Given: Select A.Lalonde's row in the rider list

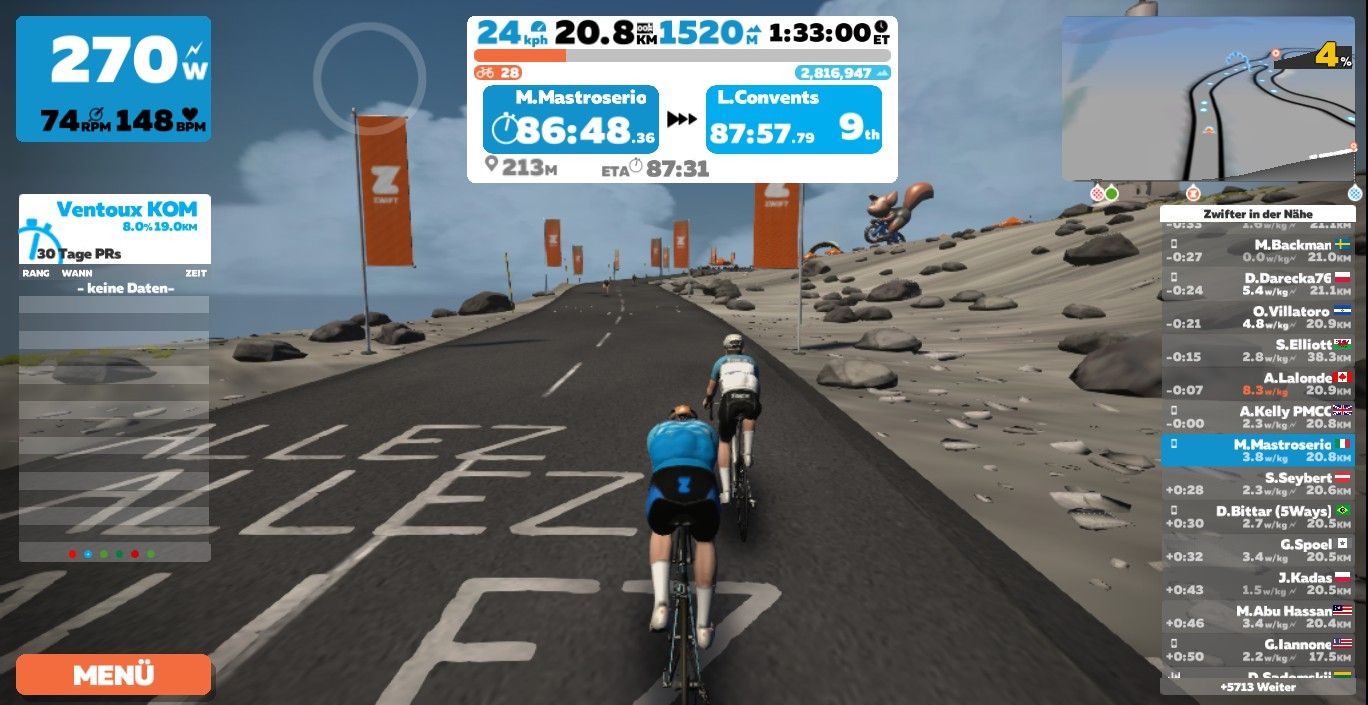Looking at the screenshot, I should pyautogui.click(x=1257, y=384).
